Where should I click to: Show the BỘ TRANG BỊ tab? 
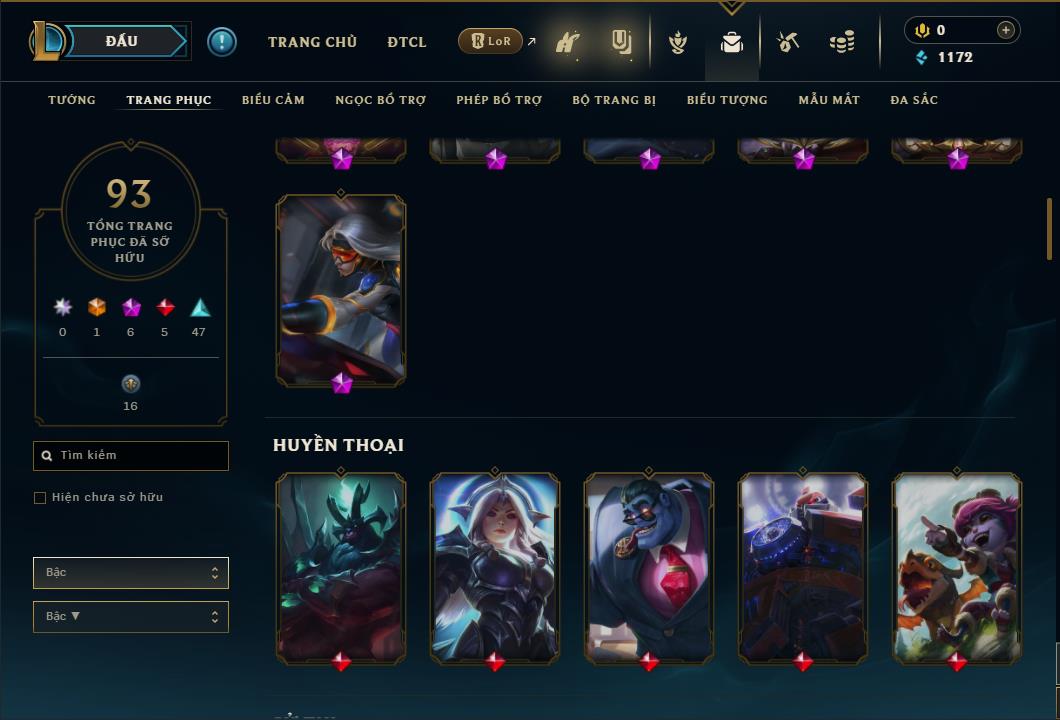point(614,100)
